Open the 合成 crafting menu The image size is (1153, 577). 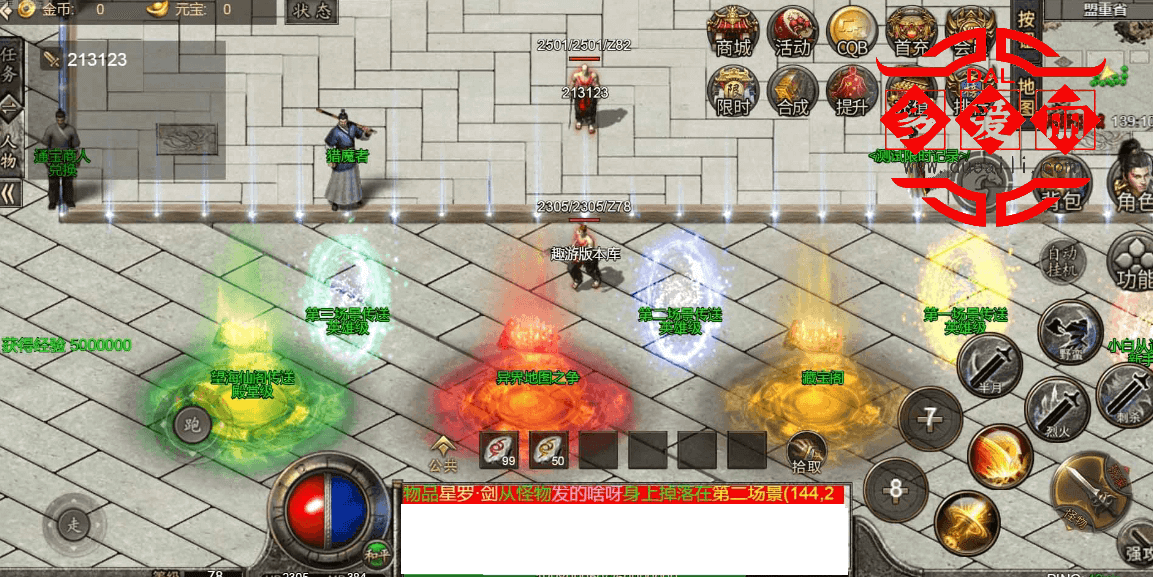(x=792, y=92)
